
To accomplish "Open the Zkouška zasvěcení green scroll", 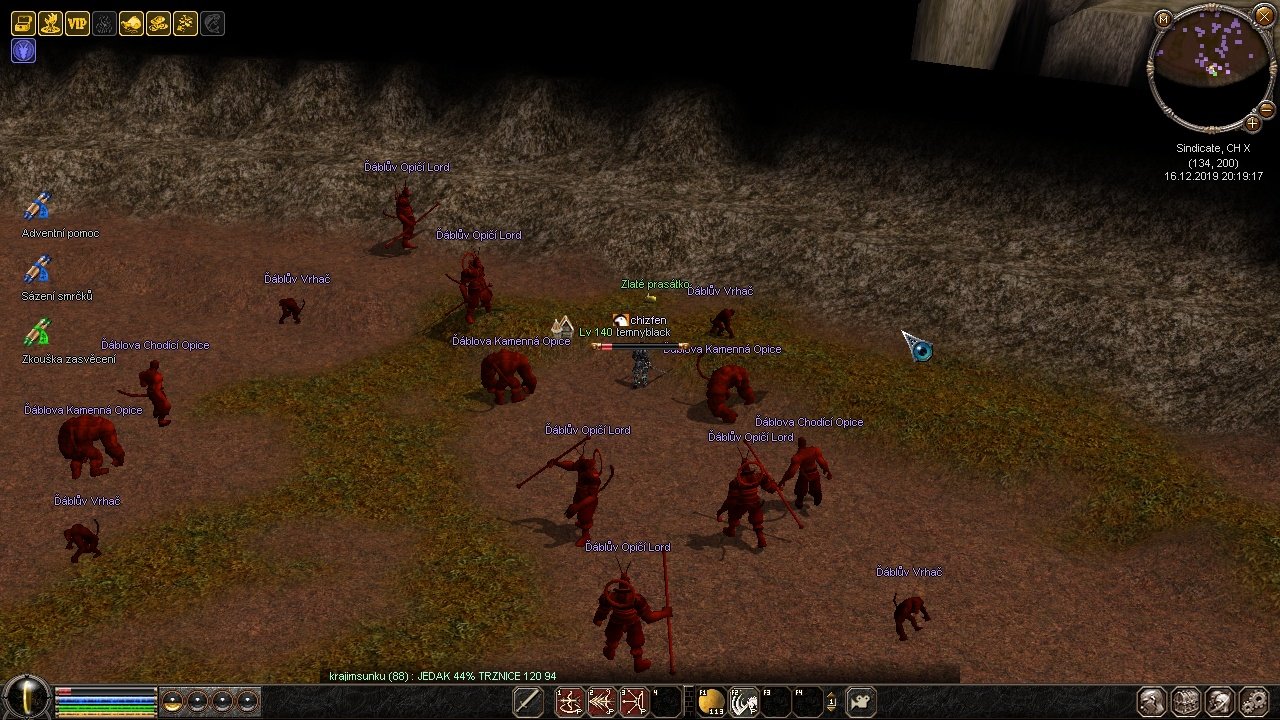I will pyautogui.click(x=37, y=333).
